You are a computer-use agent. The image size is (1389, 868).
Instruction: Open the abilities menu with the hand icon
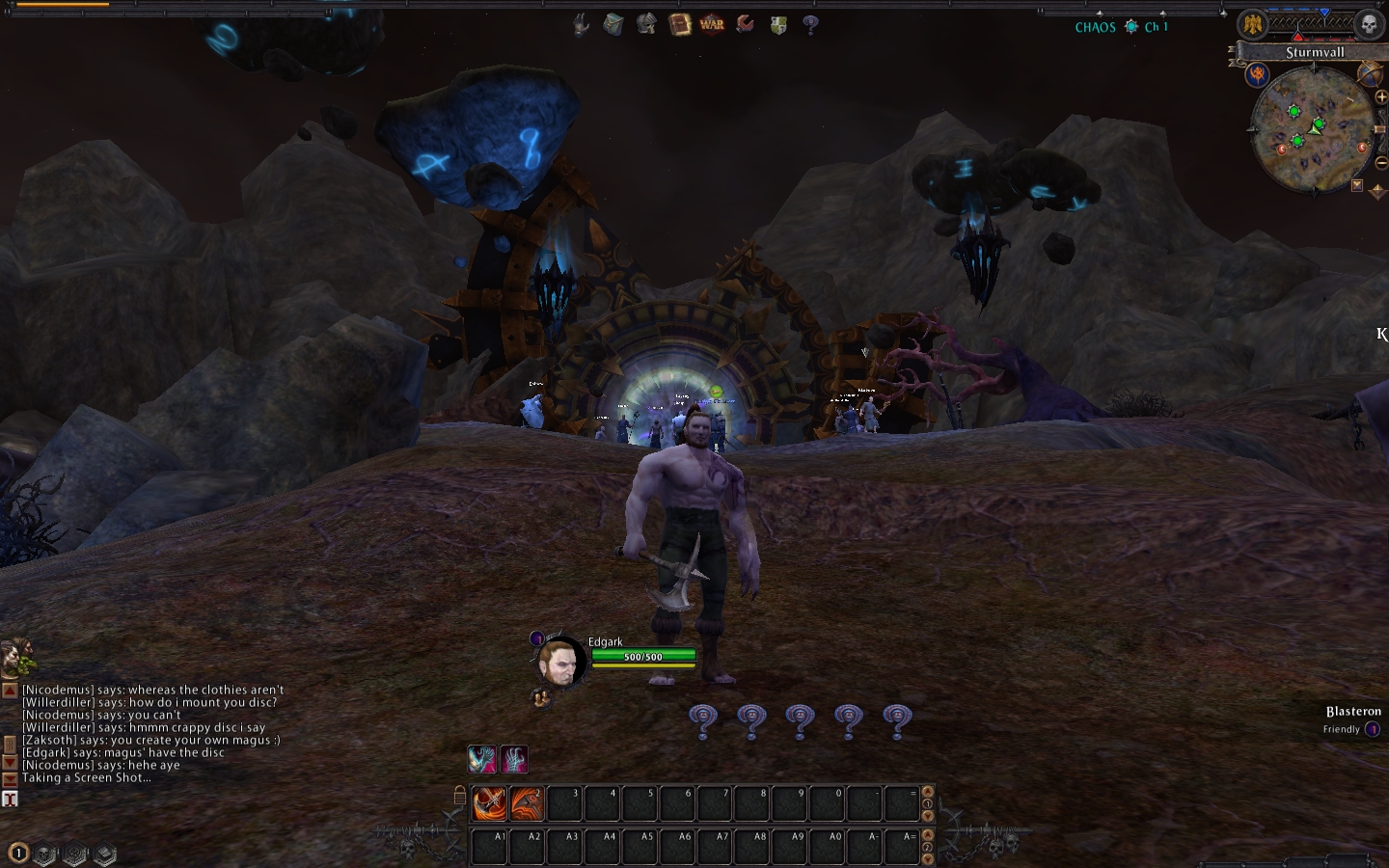pyautogui.click(x=581, y=24)
